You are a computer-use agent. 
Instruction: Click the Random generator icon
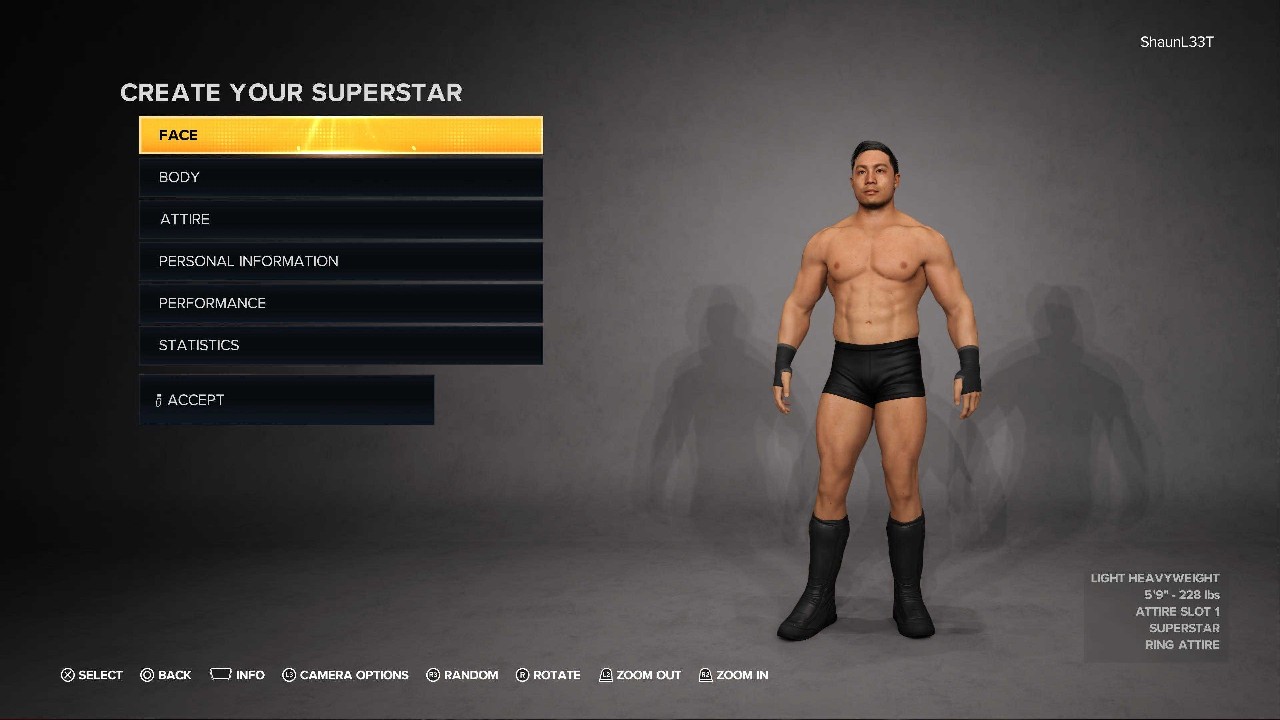point(433,675)
